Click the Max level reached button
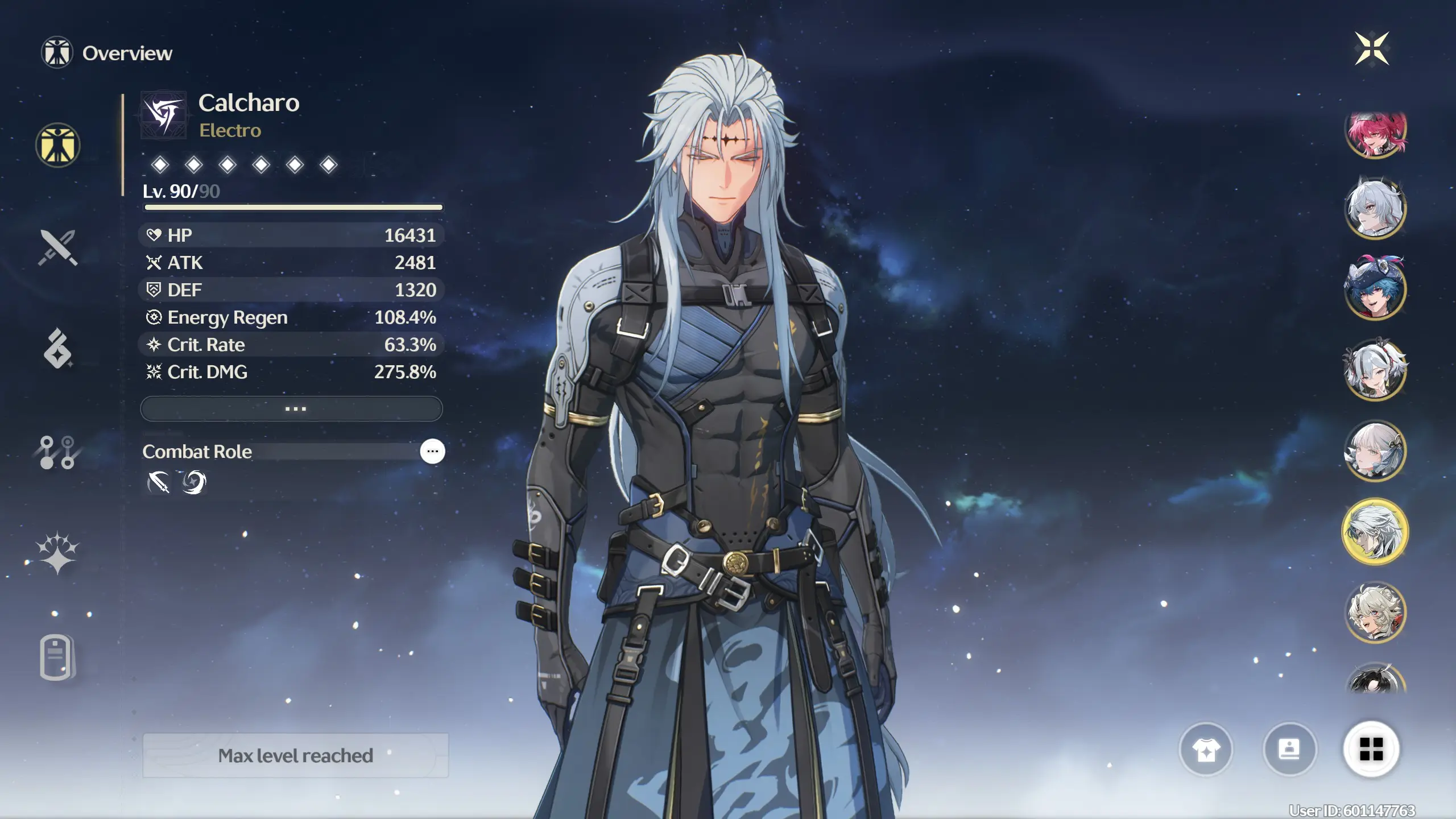This screenshot has height=819, width=1456. click(x=295, y=756)
